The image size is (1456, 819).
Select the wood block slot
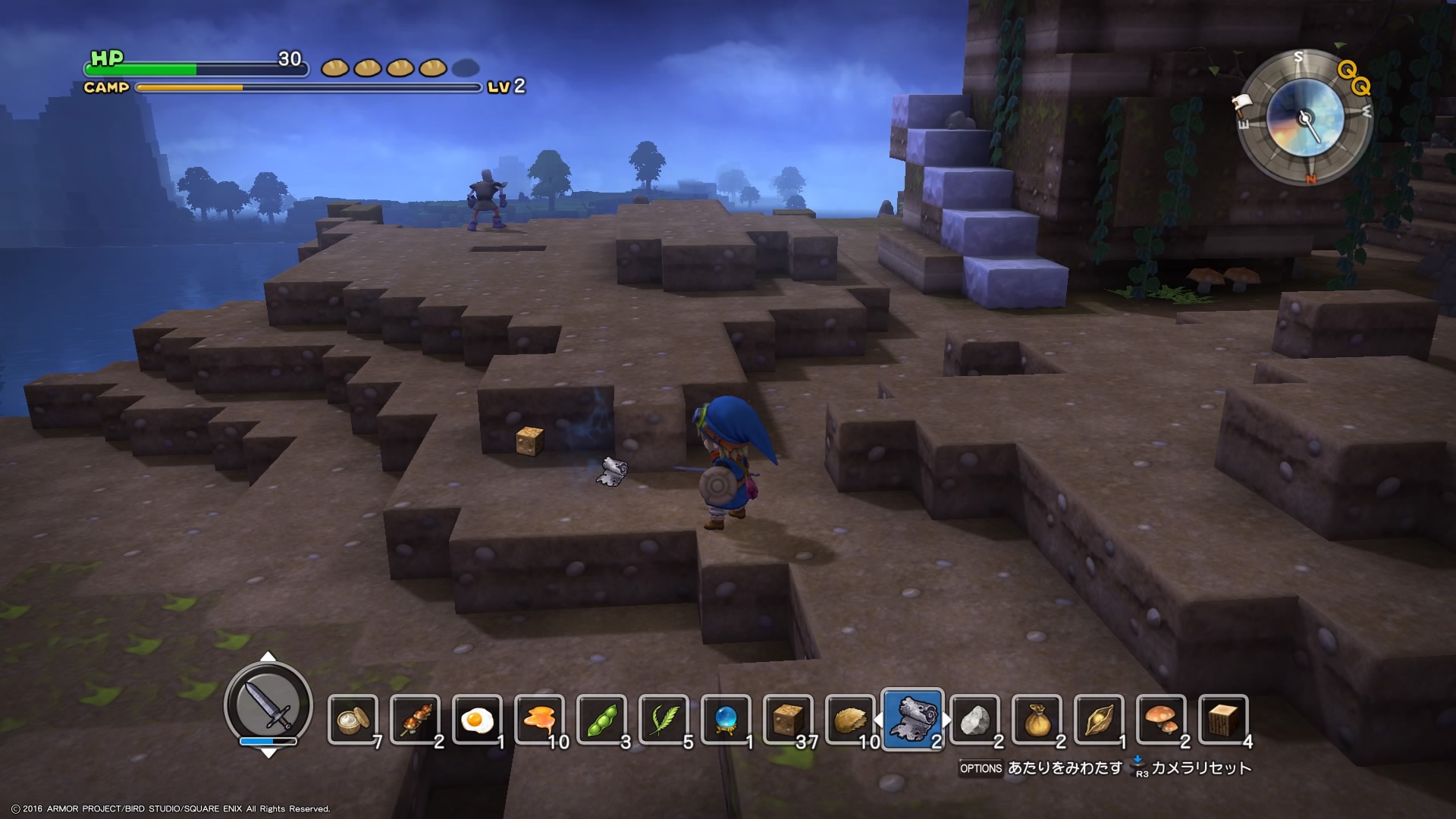click(x=1223, y=720)
